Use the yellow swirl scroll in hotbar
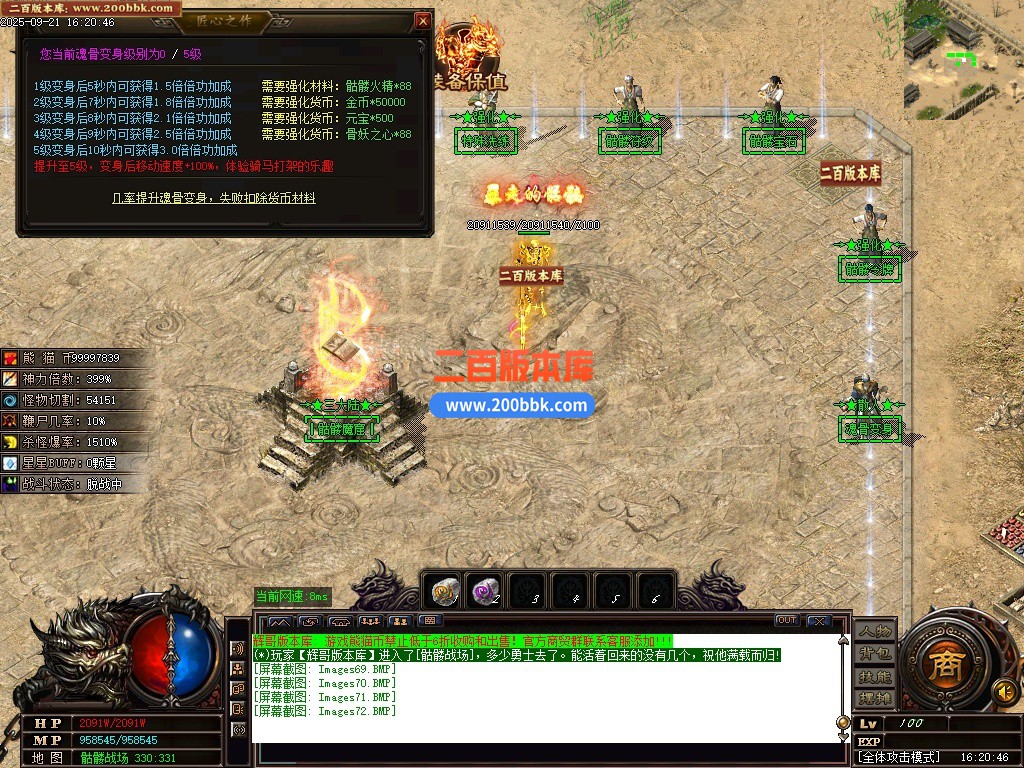 click(445, 592)
